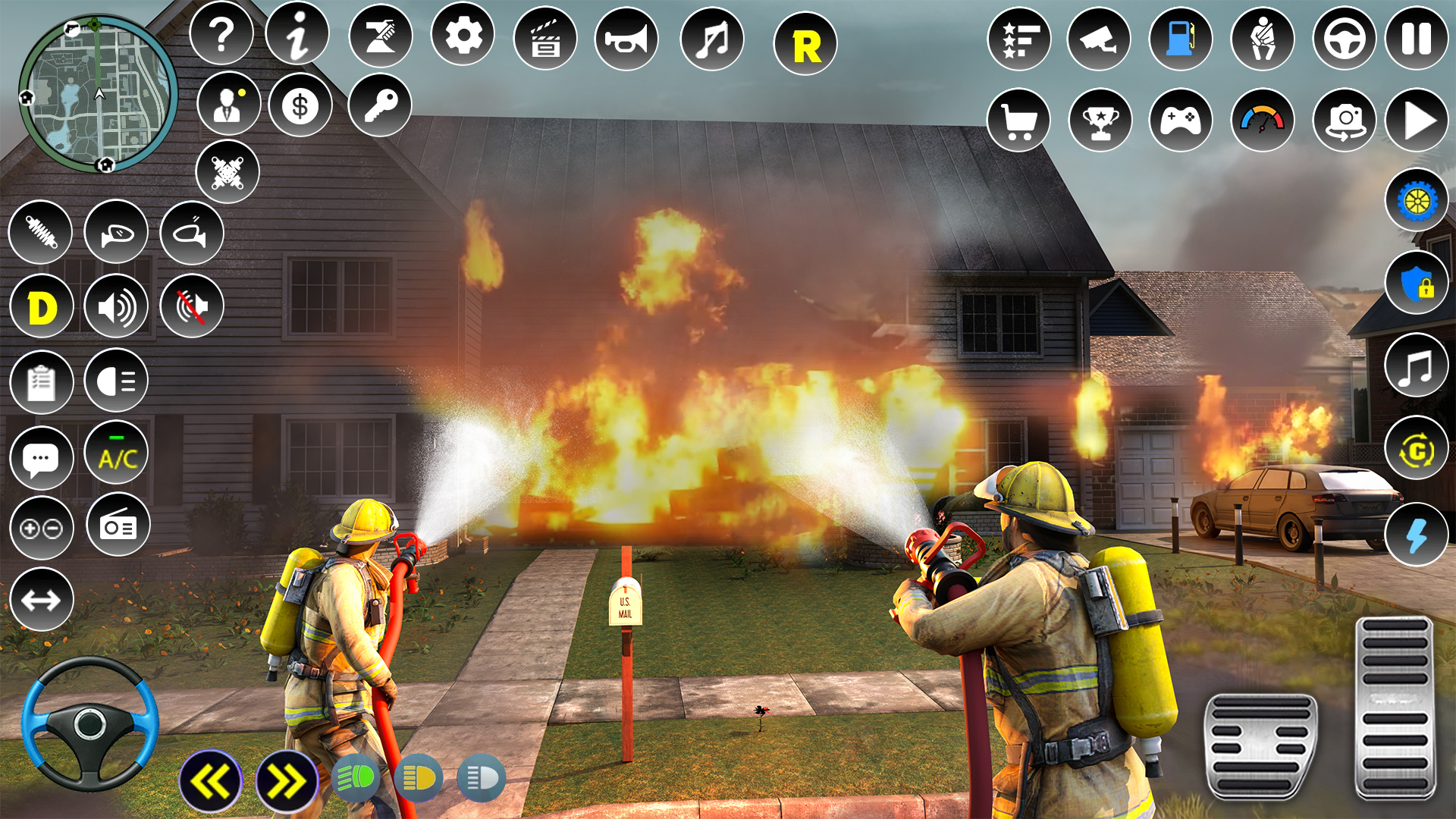Activate the left turn indicator arrows
This screenshot has height=819, width=1456.
210,781
